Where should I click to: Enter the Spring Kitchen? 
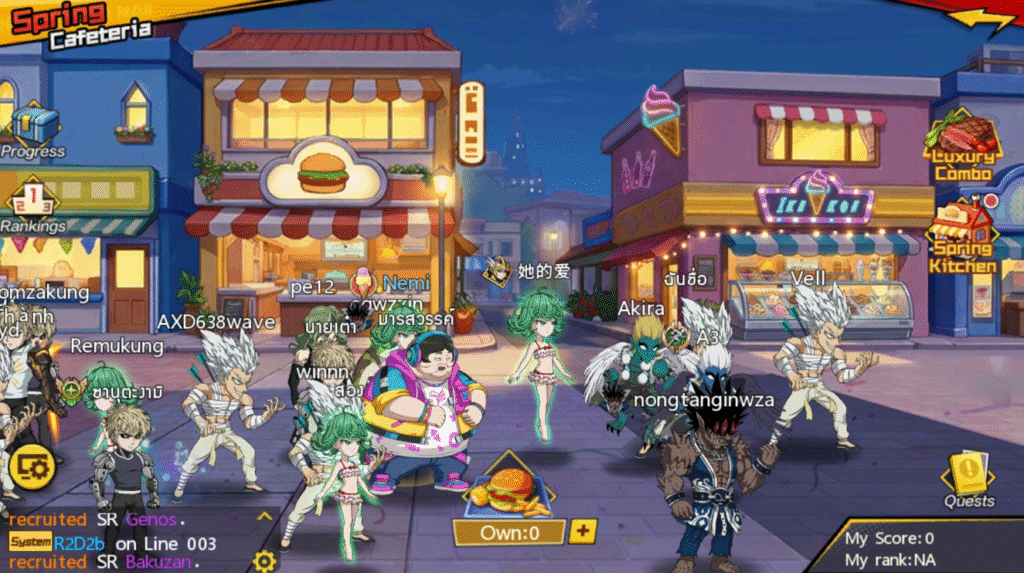(x=964, y=235)
